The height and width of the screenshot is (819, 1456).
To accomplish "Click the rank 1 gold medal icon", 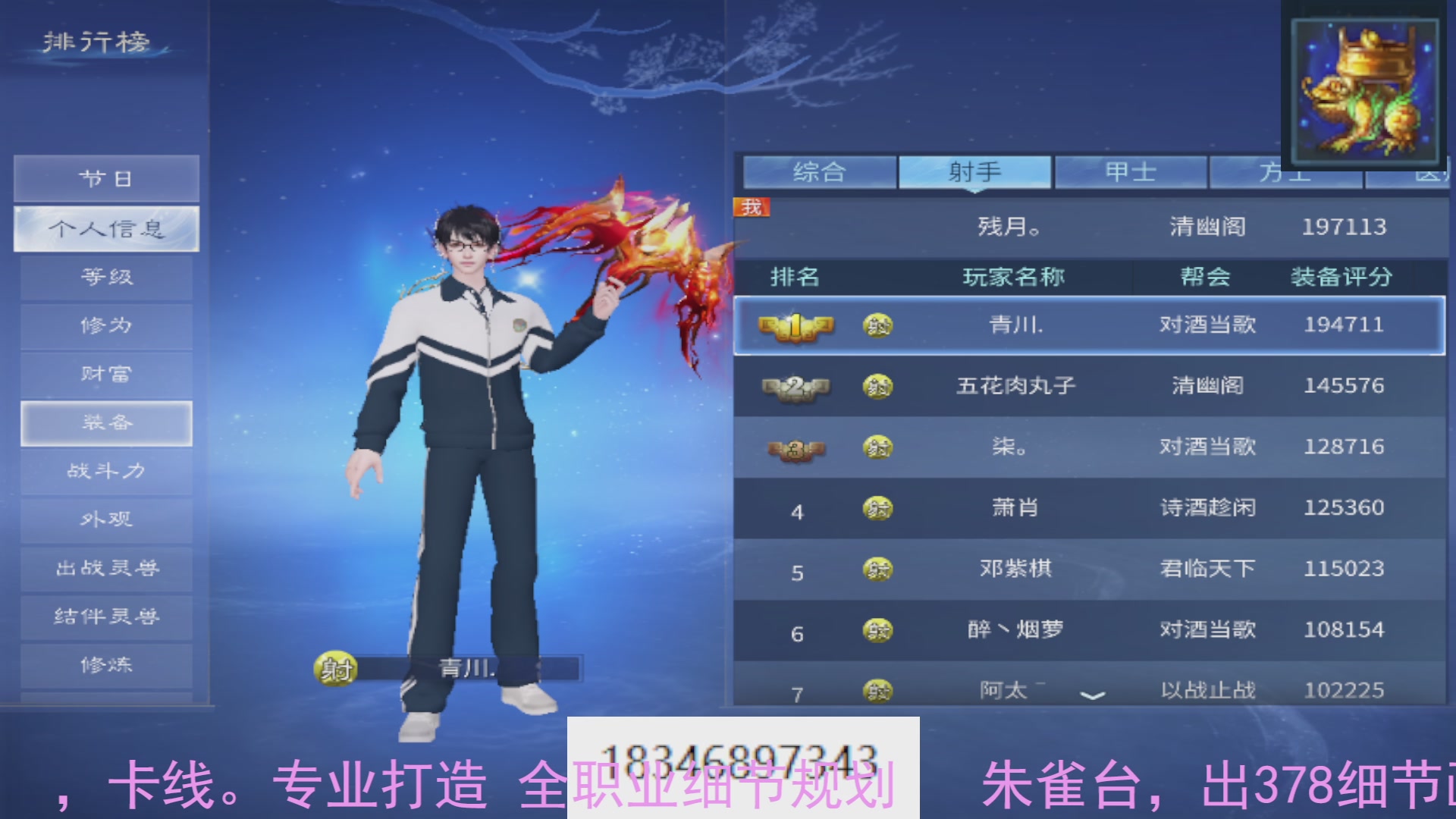I will click(793, 325).
